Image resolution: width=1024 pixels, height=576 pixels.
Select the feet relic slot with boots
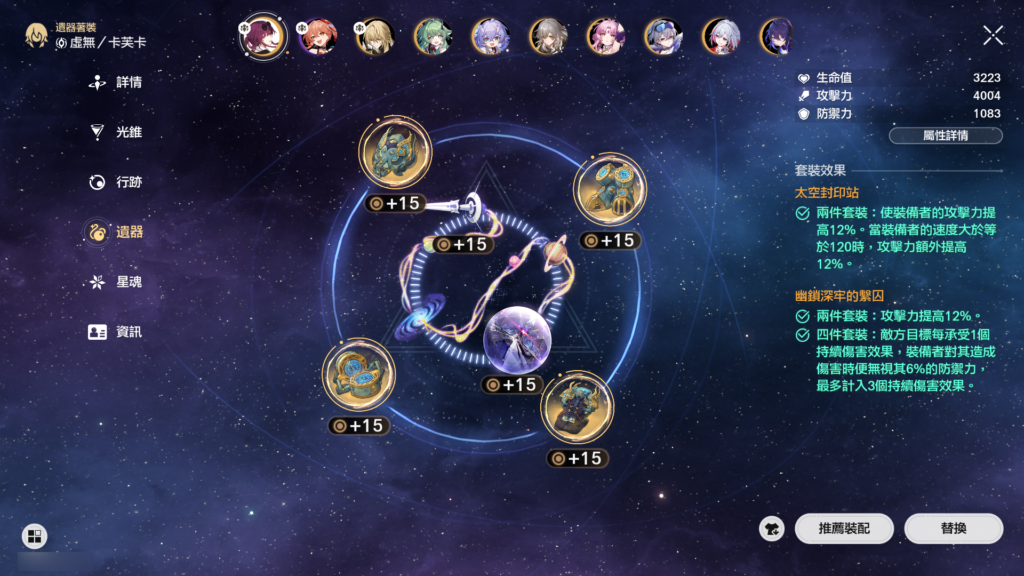pos(577,408)
